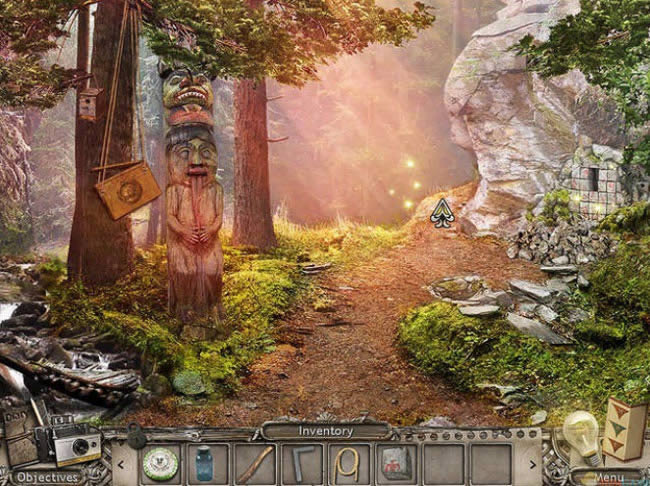The image size is (650, 486).
Task: Open the Objectives list
Action: 47,477
